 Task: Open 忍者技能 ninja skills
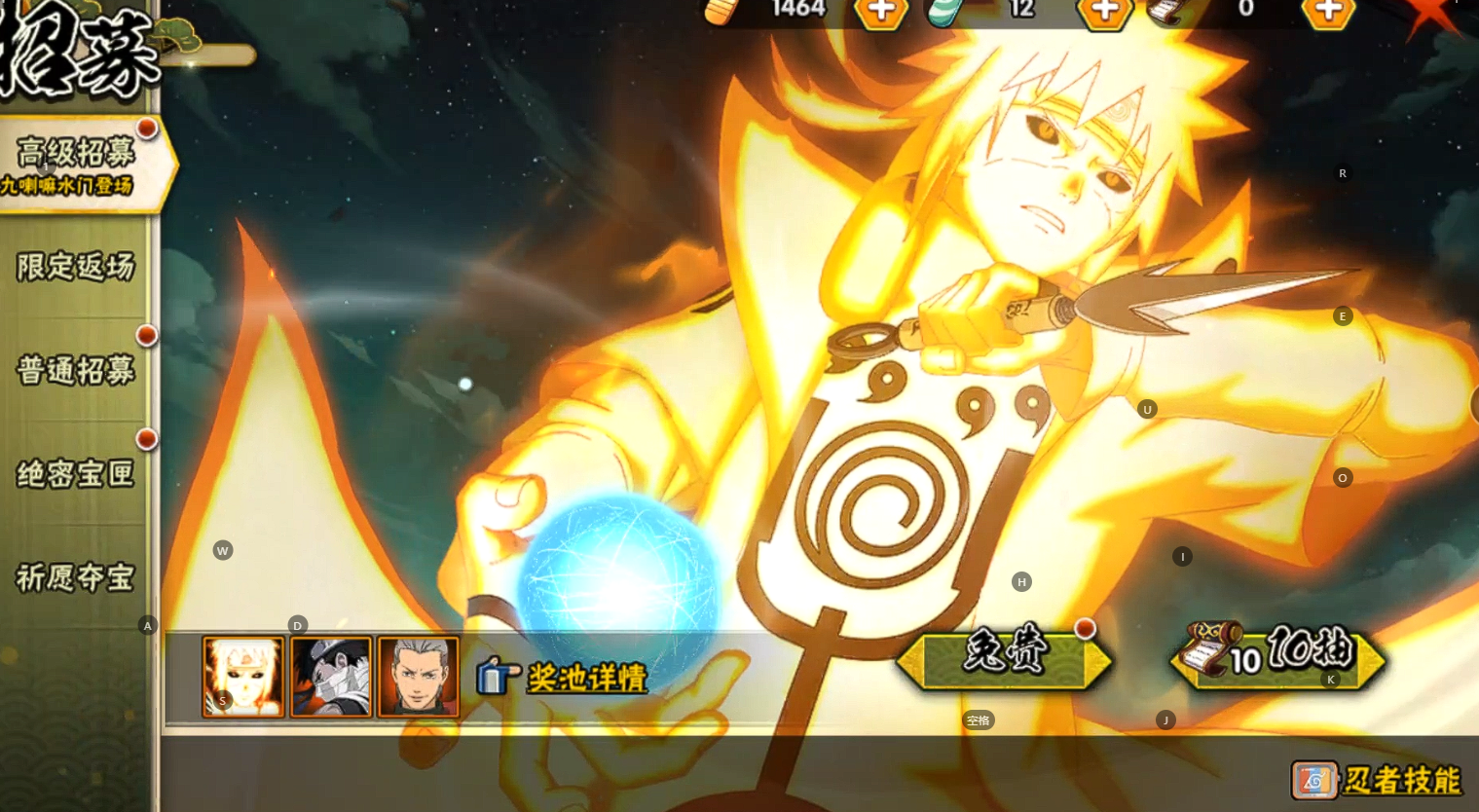coord(1377,780)
